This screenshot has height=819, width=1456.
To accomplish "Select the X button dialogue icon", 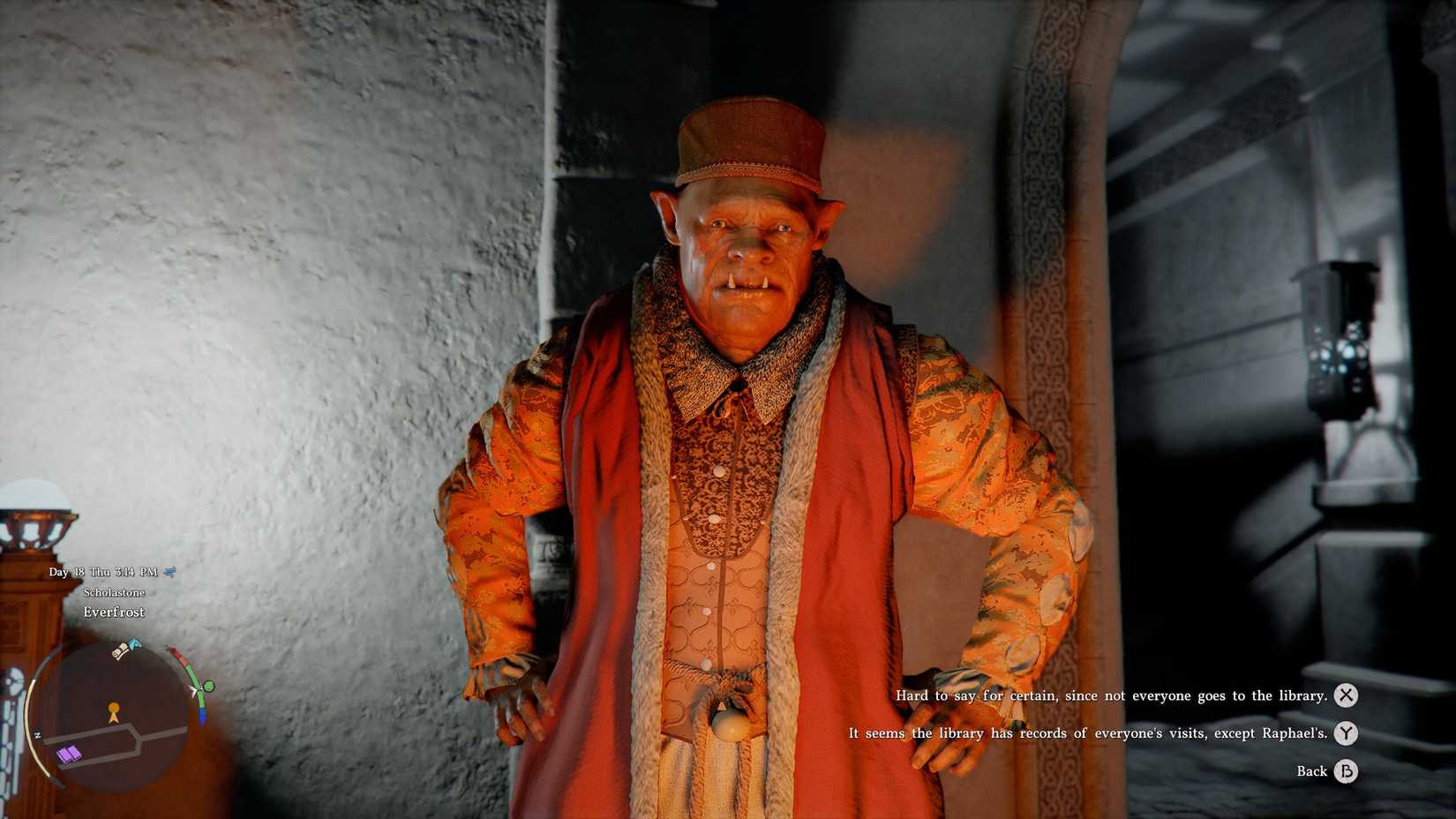I will (x=1345, y=695).
